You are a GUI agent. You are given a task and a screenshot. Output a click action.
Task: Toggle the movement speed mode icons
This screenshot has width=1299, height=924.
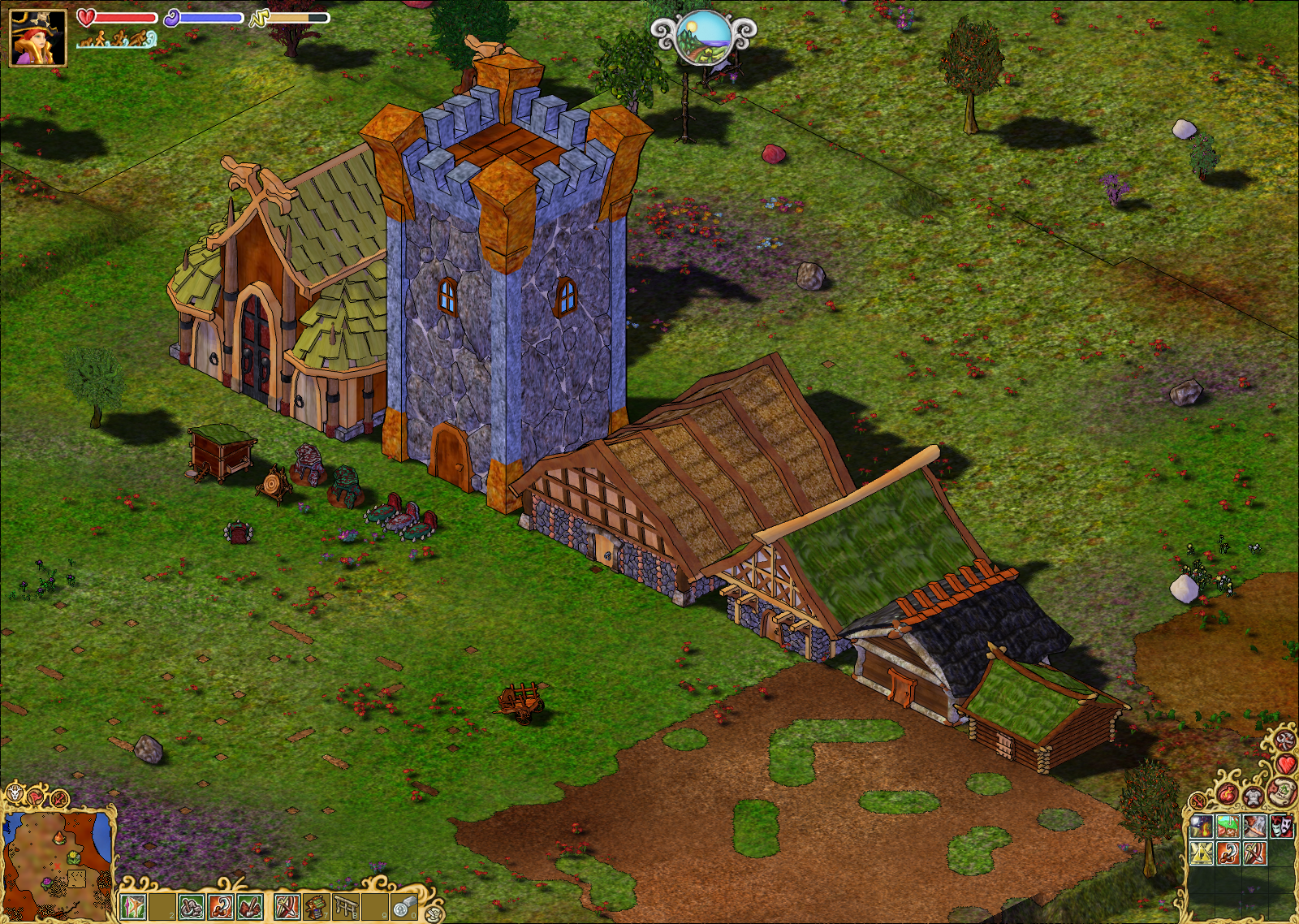(116, 38)
